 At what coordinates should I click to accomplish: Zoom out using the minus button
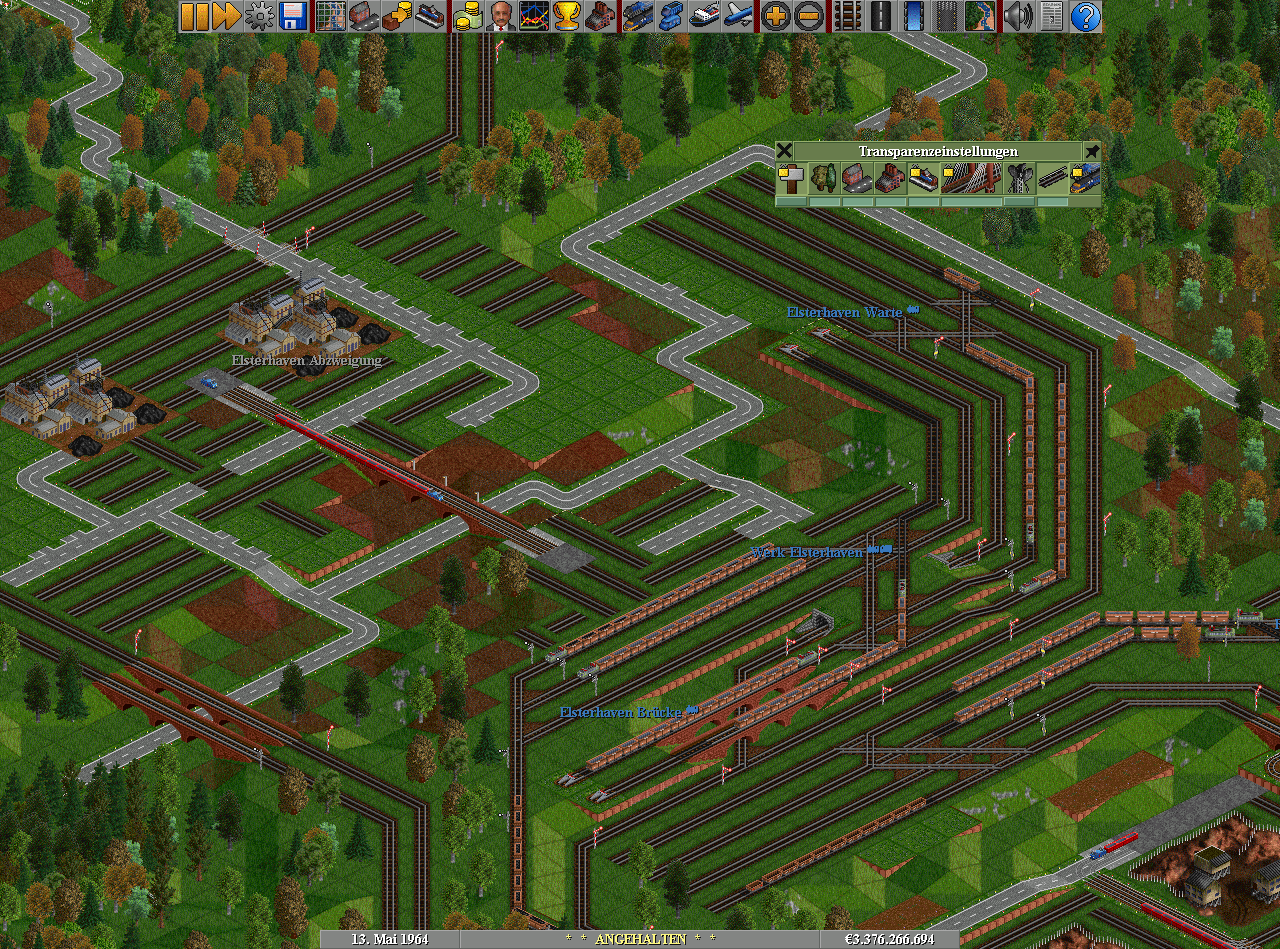[x=809, y=16]
